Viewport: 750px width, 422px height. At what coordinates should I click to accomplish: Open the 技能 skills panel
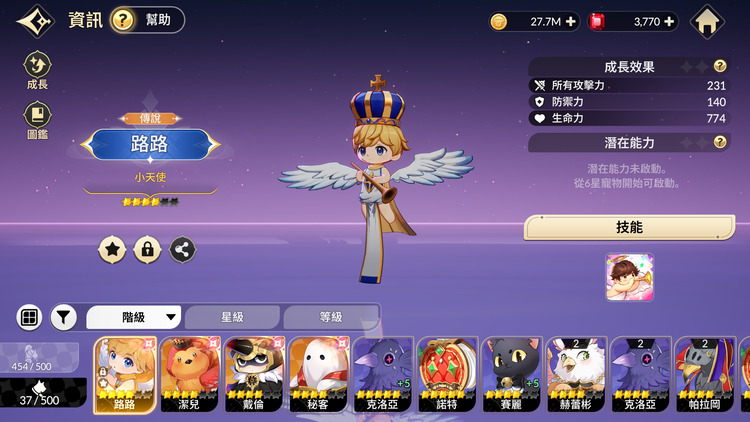629,228
